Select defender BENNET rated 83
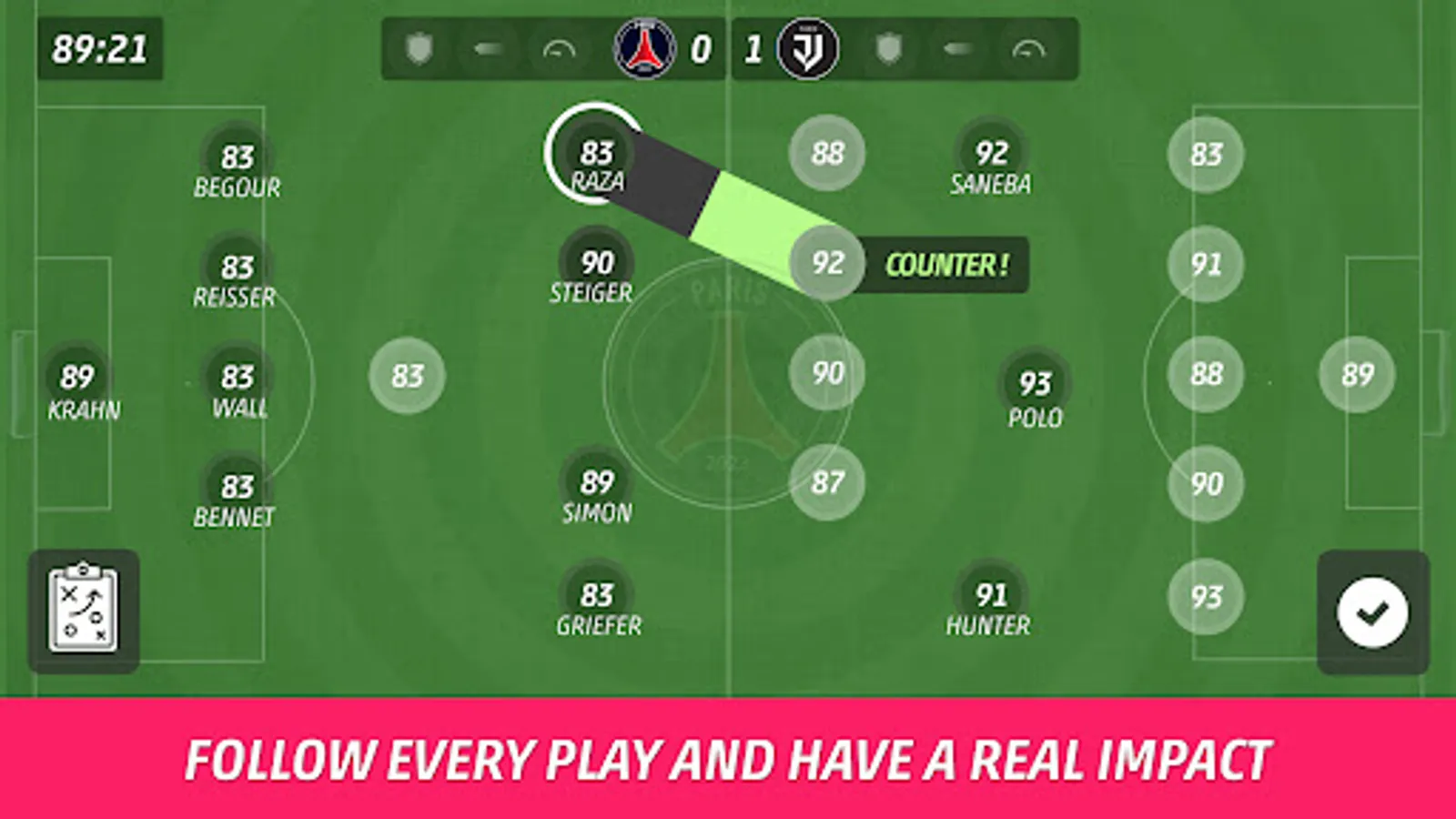The height and width of the screenshot is (819, 1456). pyautogui.click(x=238, y=487)
